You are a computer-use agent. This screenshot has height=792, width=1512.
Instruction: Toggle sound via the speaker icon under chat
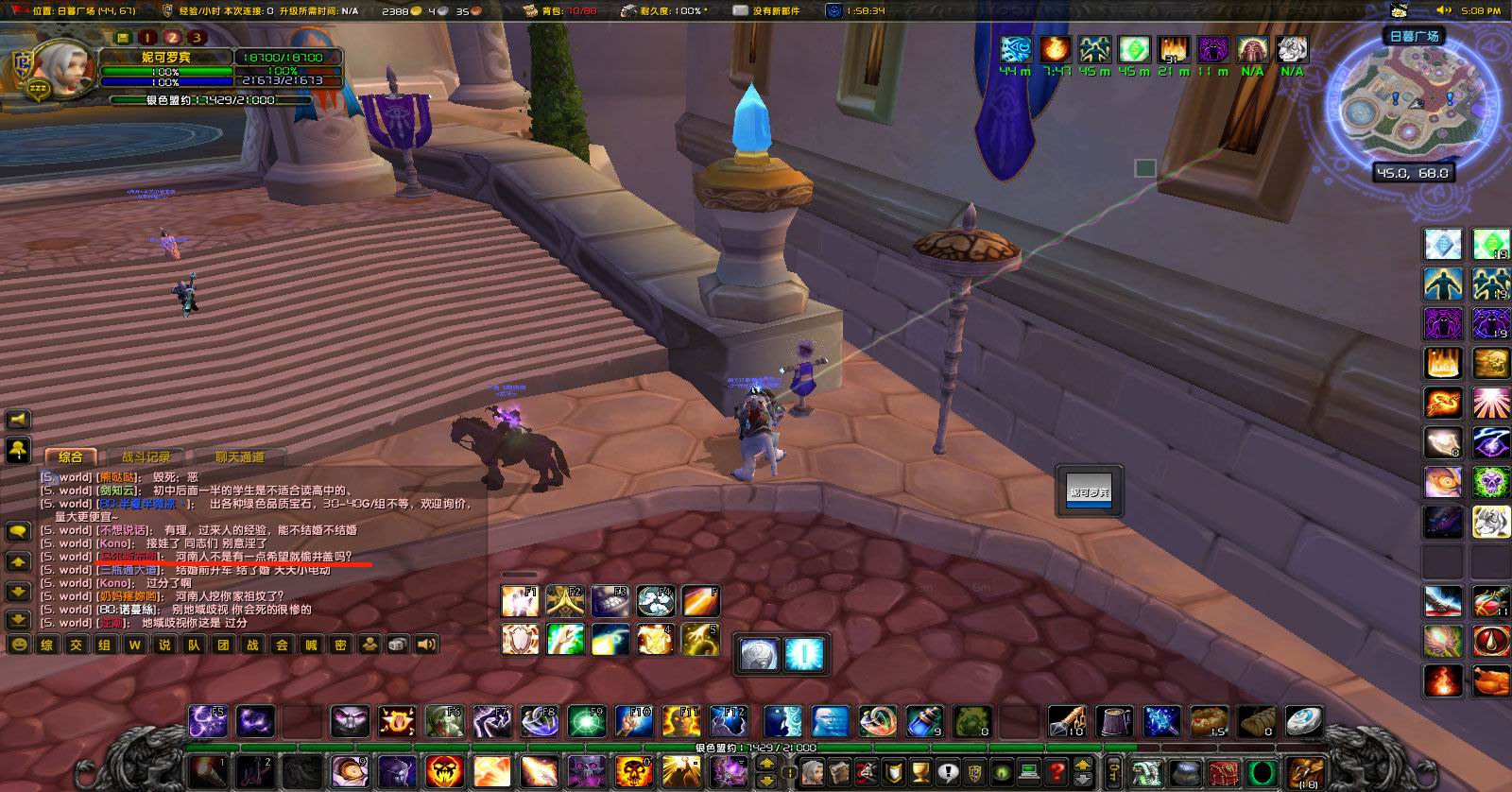[x=426, y=645]
